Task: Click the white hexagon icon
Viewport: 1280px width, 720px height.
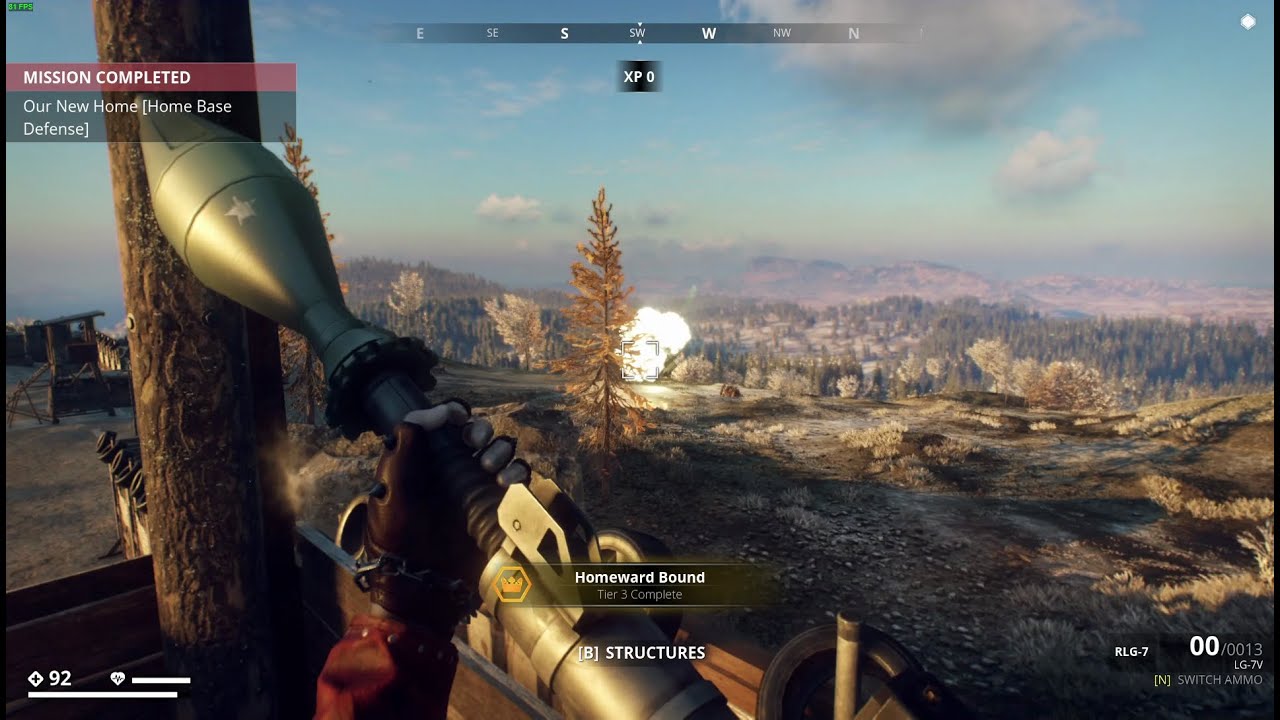Action: (x=1248, y=21)
